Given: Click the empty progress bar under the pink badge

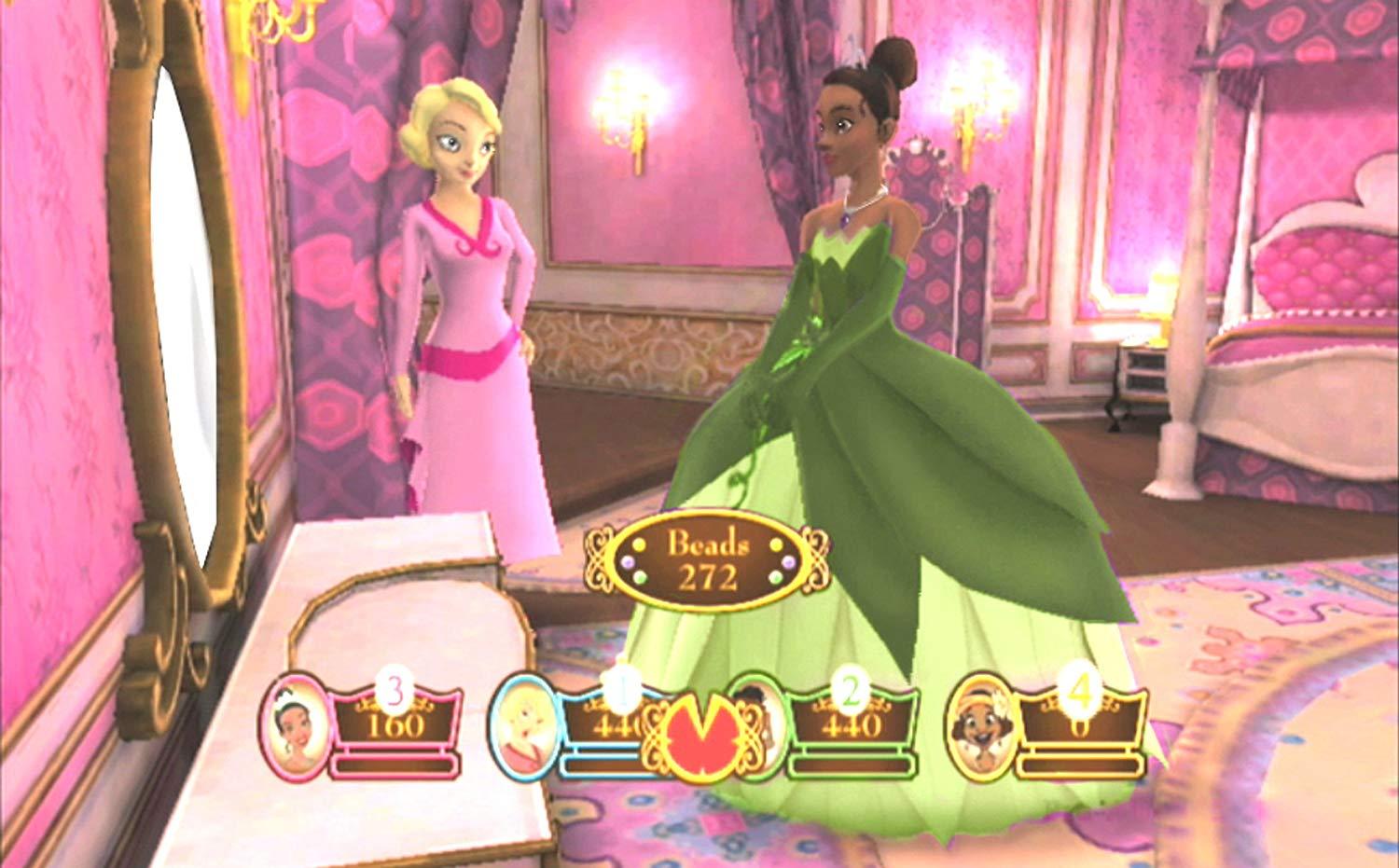Looking at the screenshot, I should coord(396,764).
